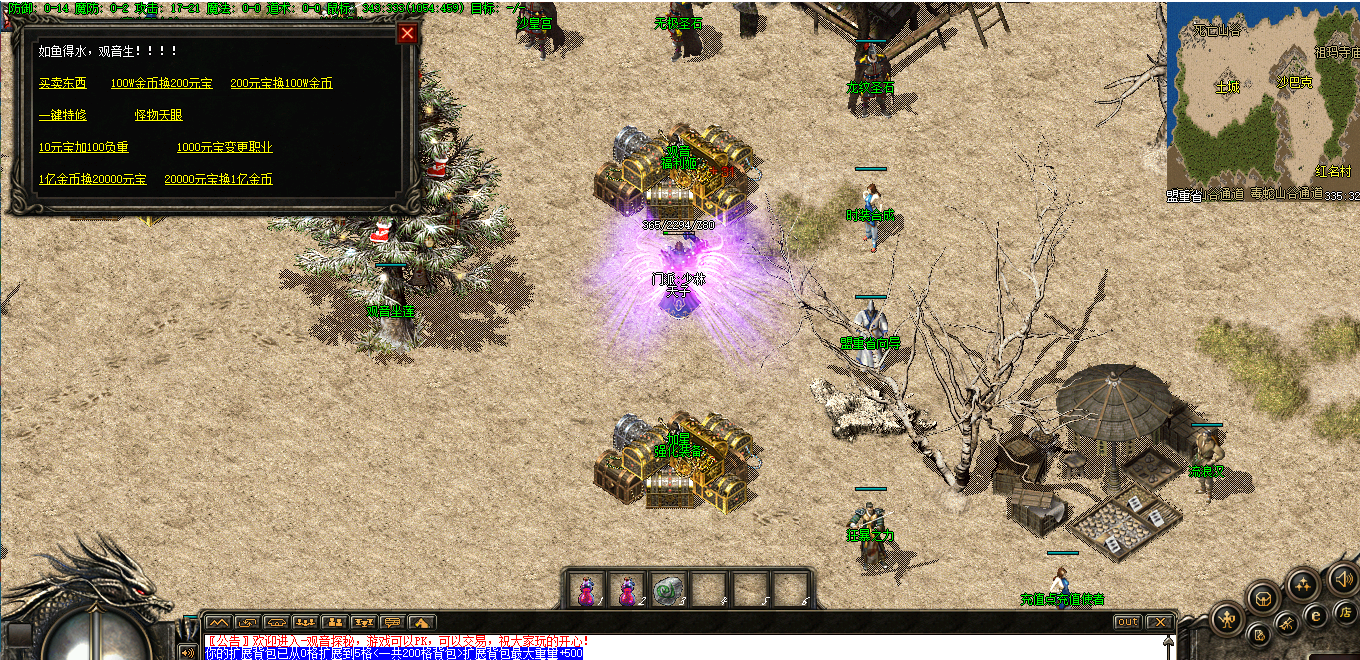This screenshot has height=660, width=1360.
Task: Toggle sound with the large speaker icon
Action: pos(1341,578)
